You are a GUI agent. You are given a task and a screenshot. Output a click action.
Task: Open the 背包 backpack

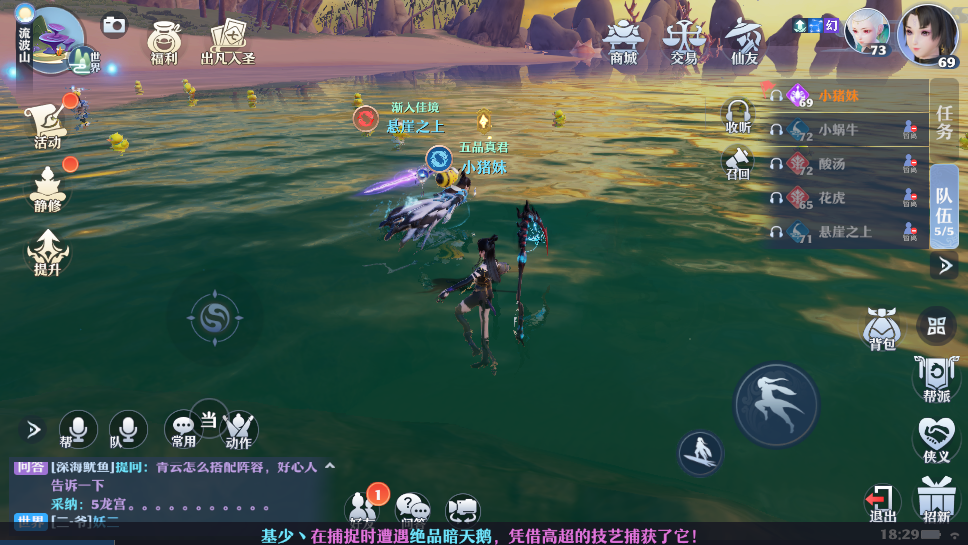881,329
